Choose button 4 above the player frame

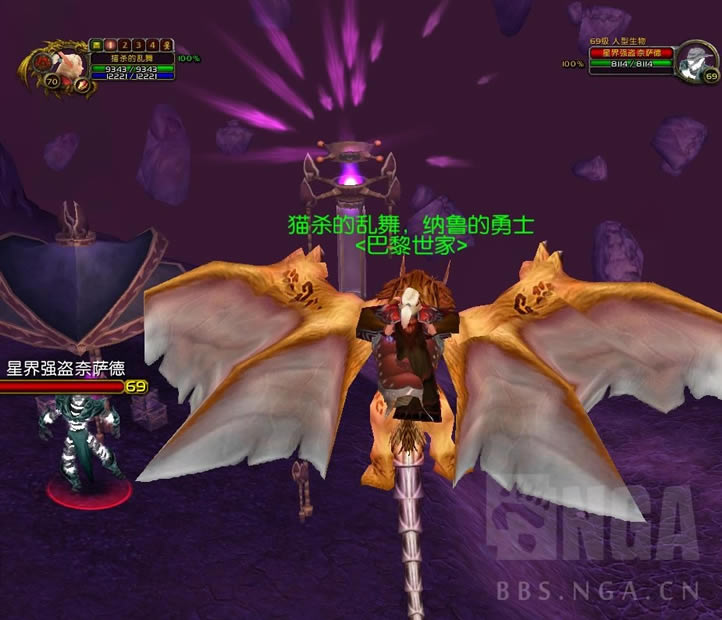coord(152,45)
